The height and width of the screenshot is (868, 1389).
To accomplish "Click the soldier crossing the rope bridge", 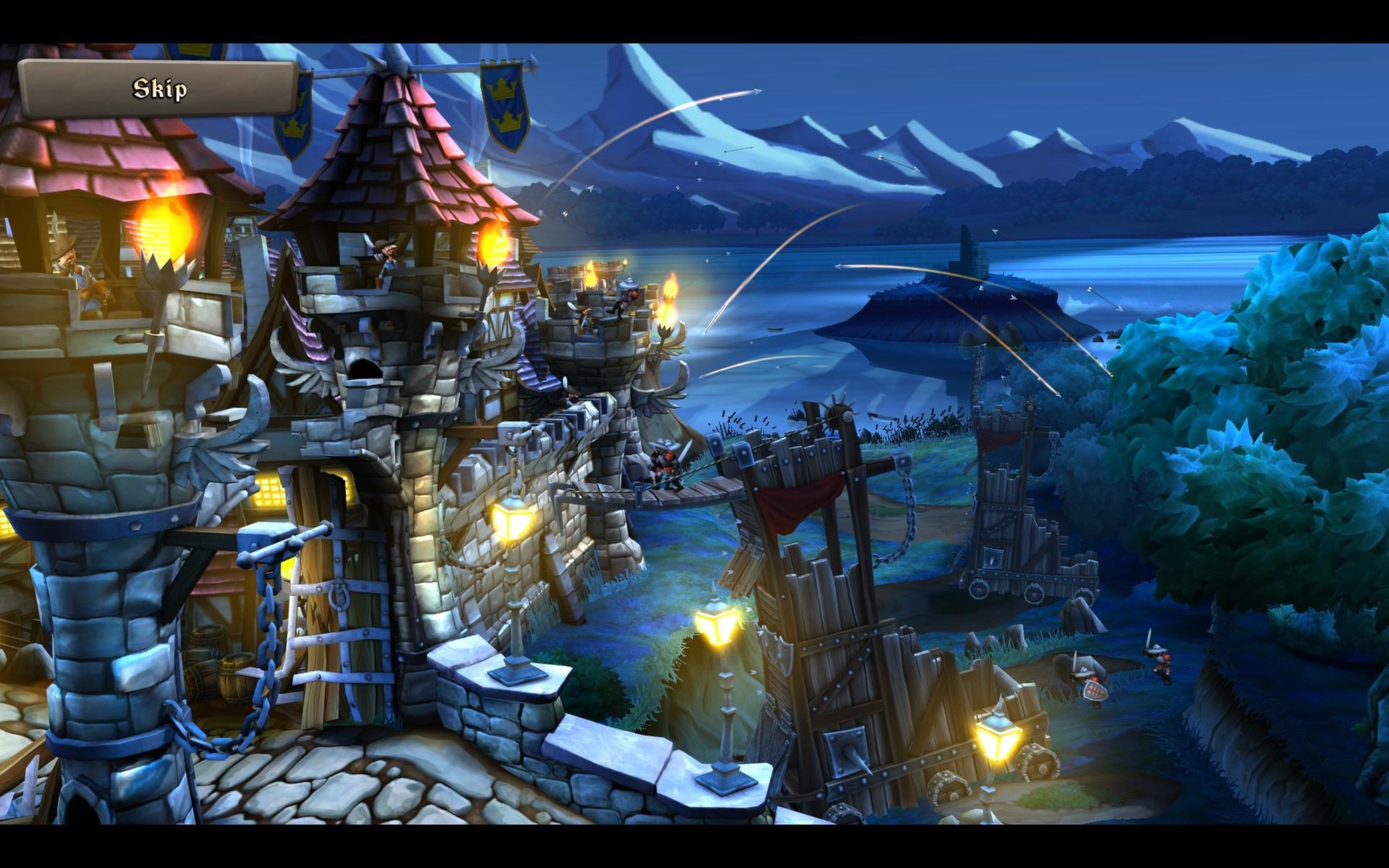I will point(667,466).
